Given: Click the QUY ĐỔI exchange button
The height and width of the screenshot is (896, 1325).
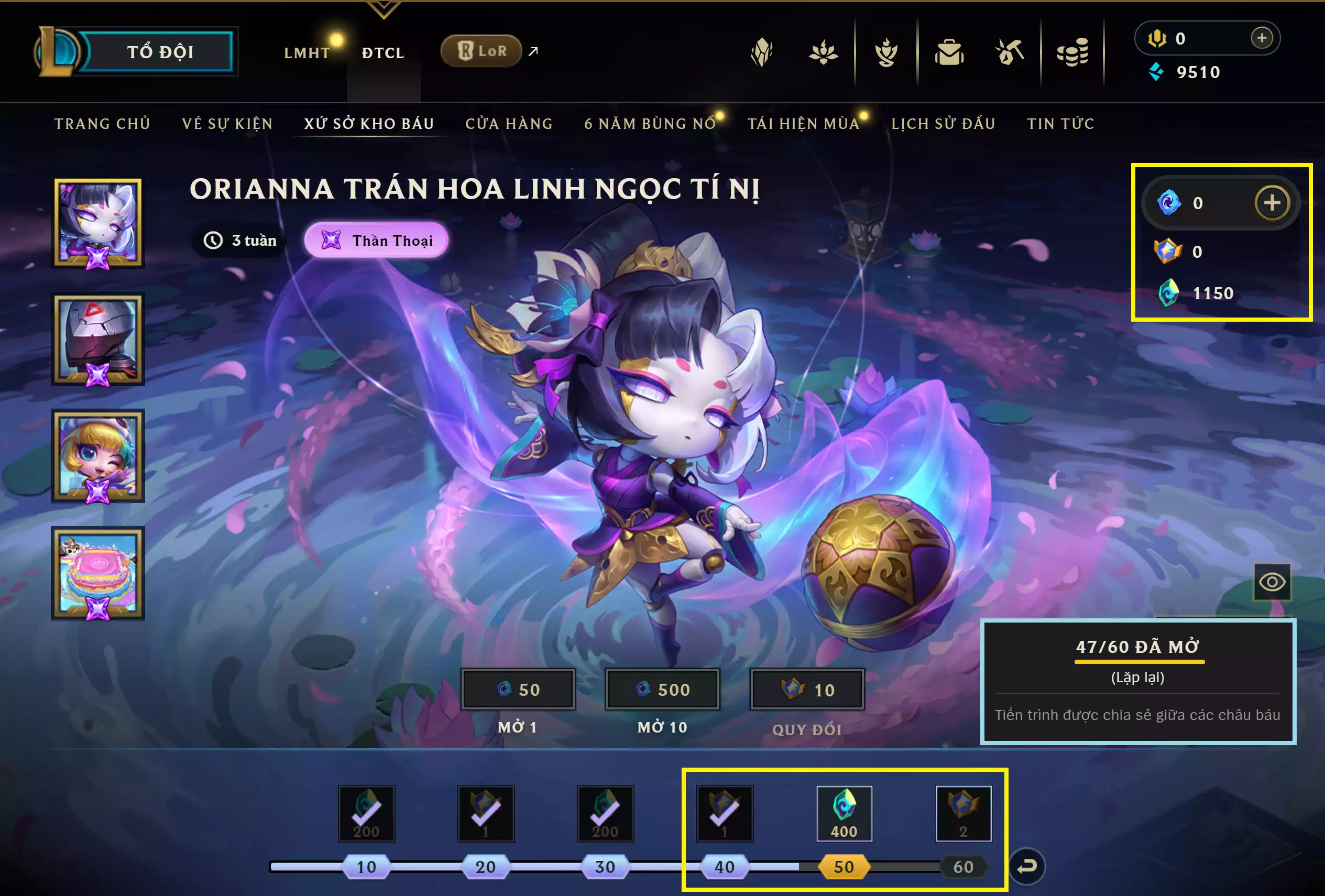Looking at the screenshot, I should 807,690.
